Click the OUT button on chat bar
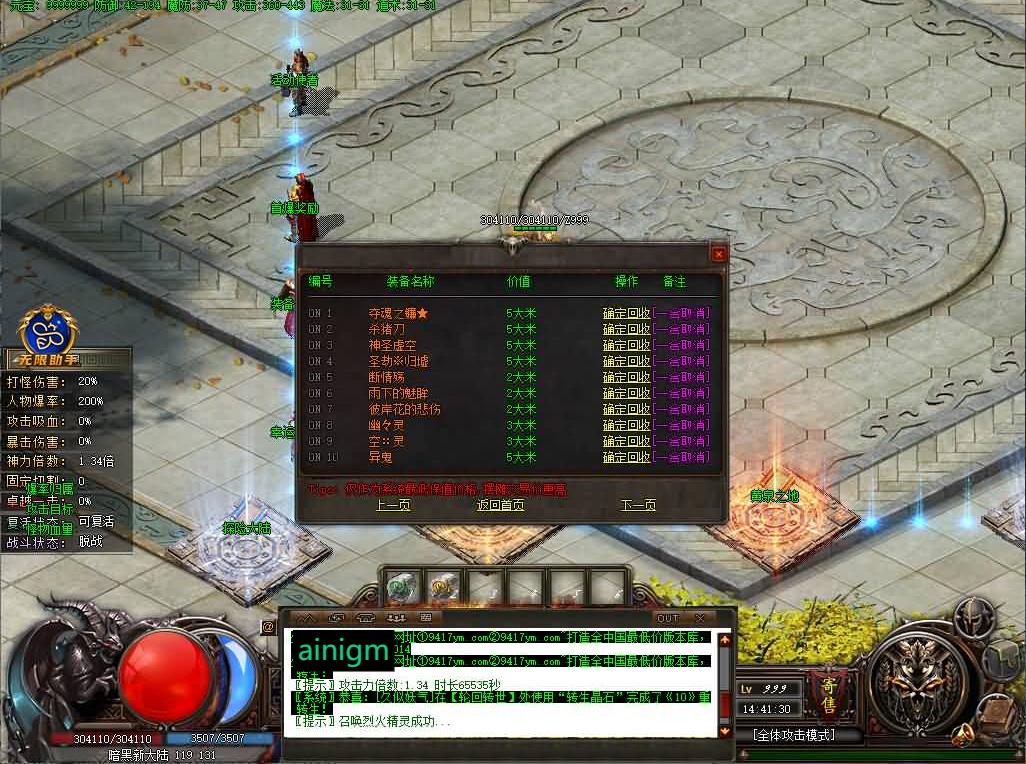The width and height of the screenshot is (1026, 764). tap(667, 618)
